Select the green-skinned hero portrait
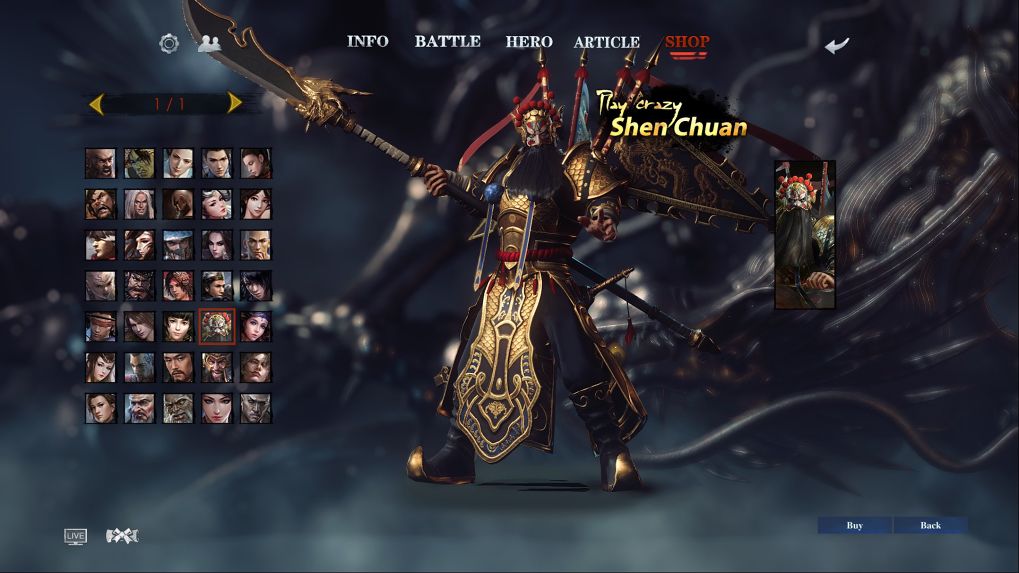The width and height of the screenshot is (1019, 573). (x=139, y=163)
